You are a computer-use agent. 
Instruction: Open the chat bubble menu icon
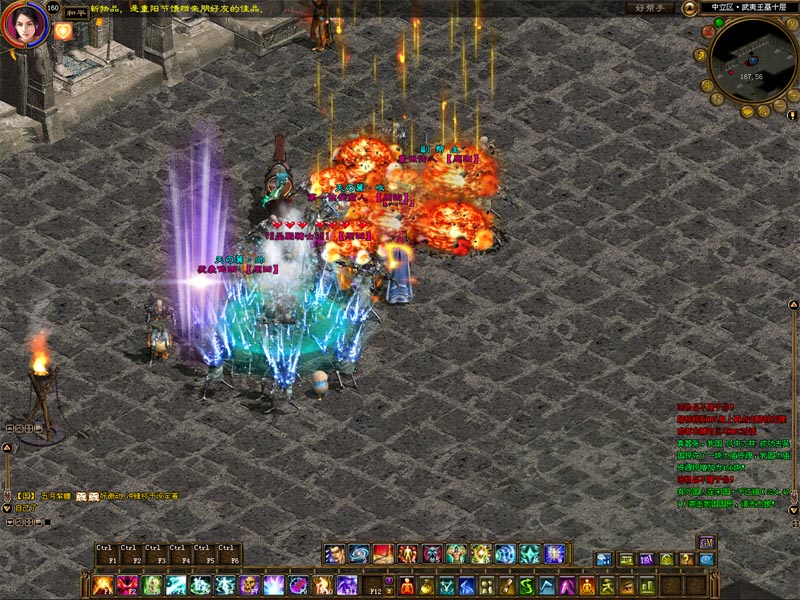tap(603, 560)
